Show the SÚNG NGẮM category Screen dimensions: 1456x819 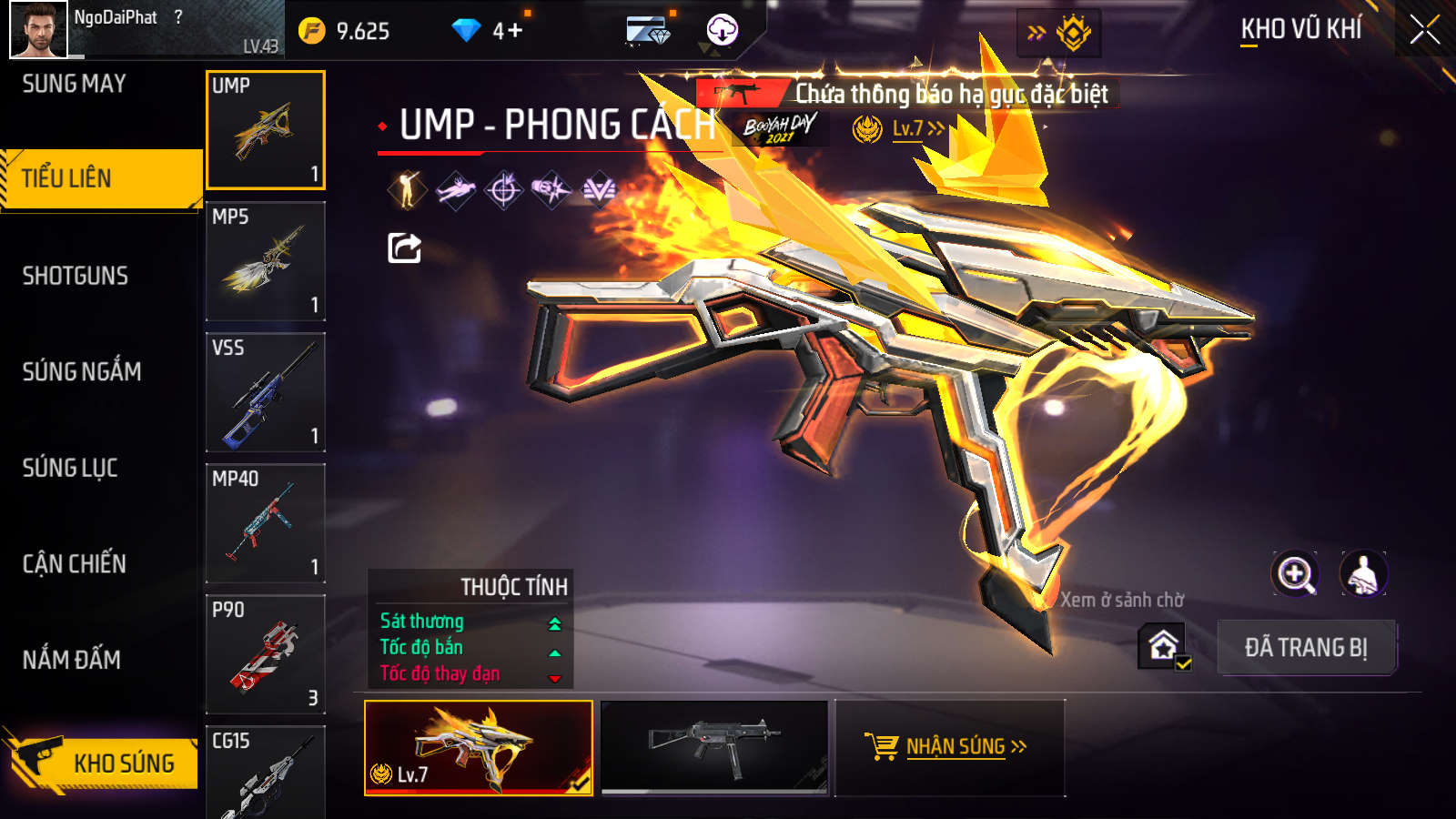[82, 371]
